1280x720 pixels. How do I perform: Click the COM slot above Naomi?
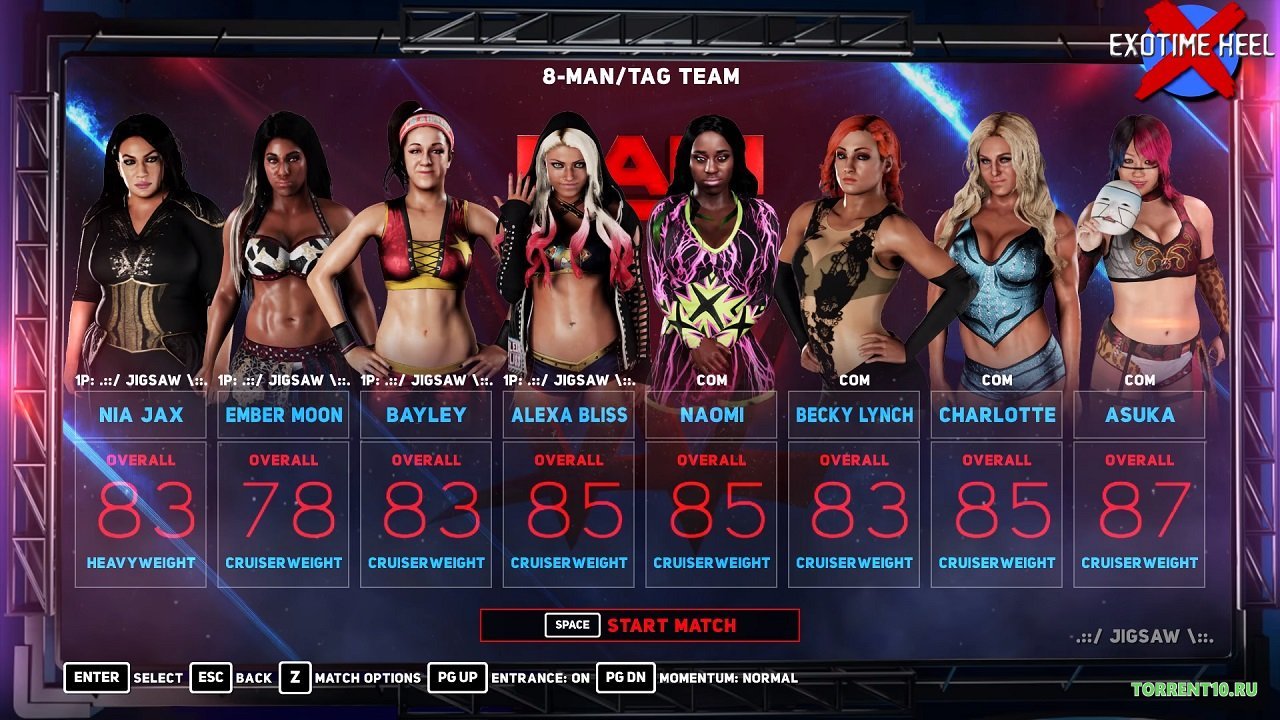(x=712, y=380)
